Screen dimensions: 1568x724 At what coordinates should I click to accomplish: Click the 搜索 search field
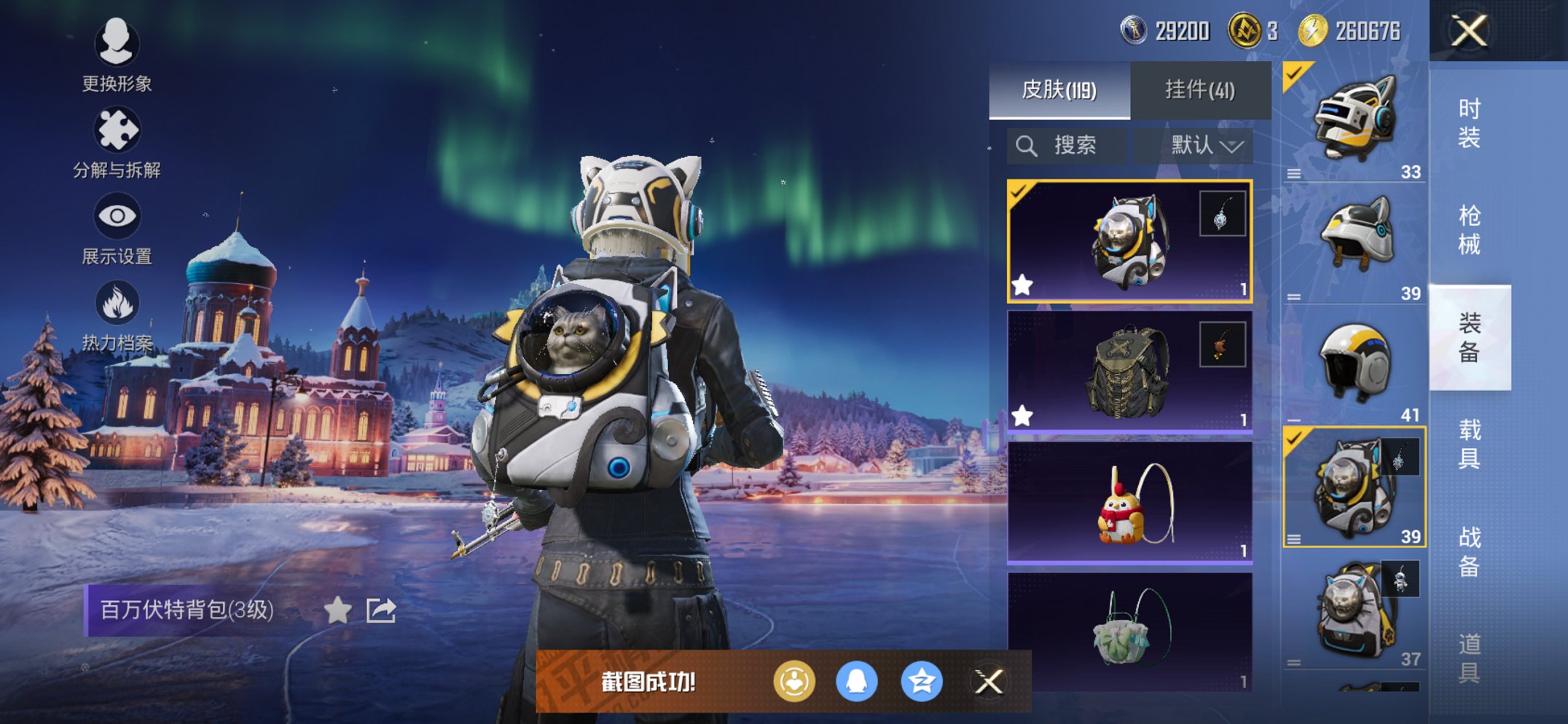[x=1067, y=146]
